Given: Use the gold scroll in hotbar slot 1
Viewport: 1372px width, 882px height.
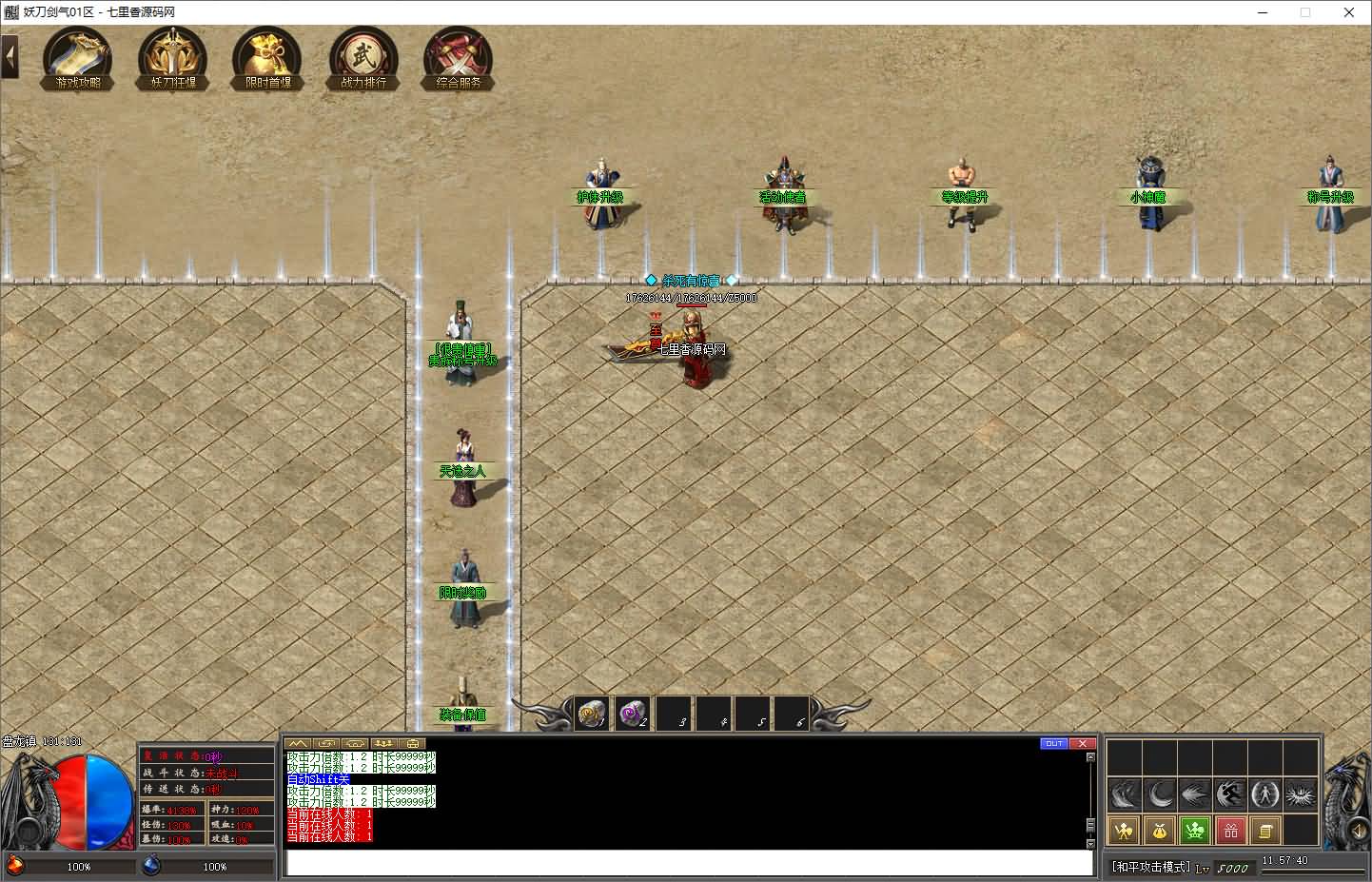Looking at the screenshot, I should point(593,713).
